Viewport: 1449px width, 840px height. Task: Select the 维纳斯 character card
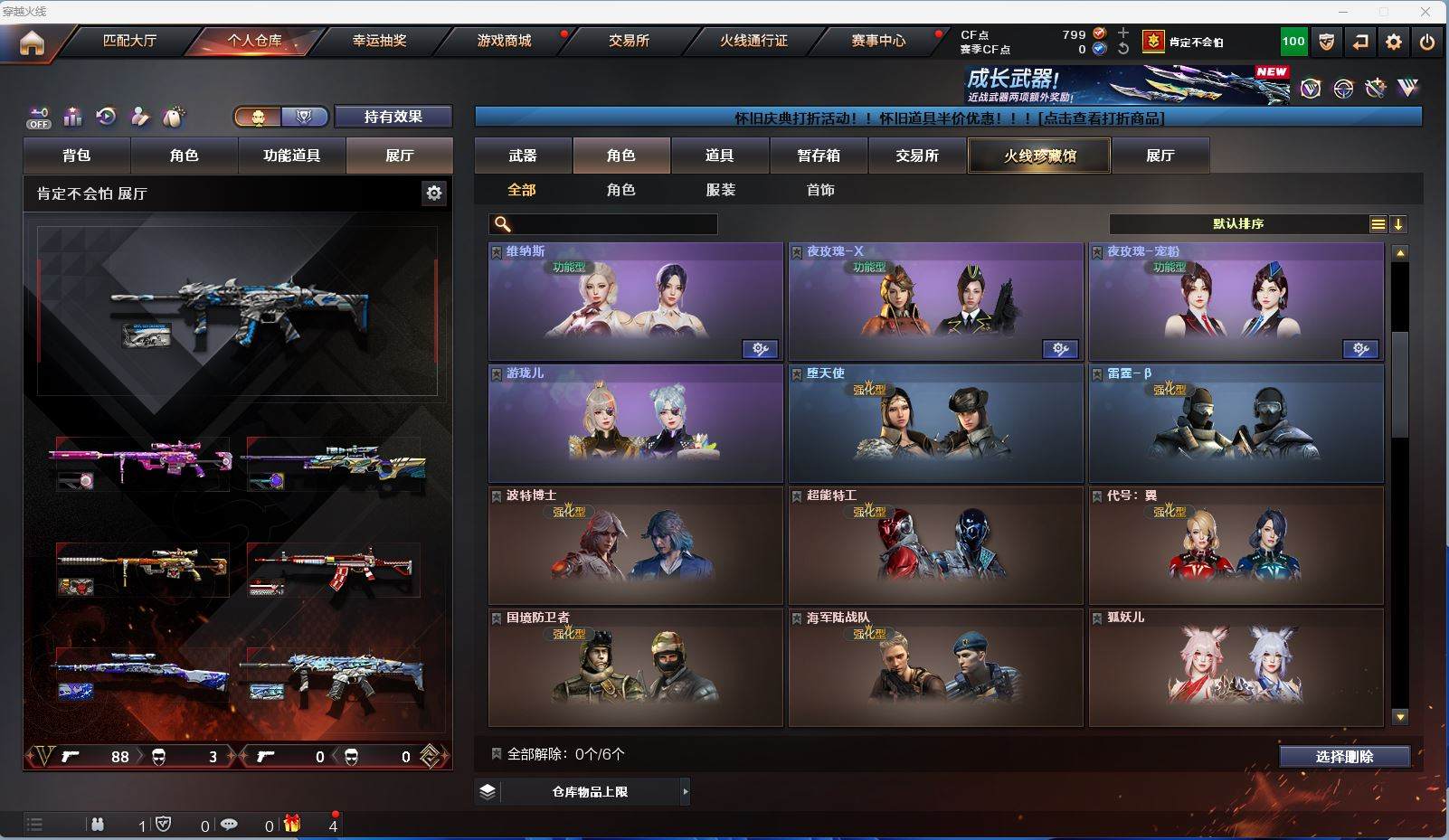(x=635, y=302)
